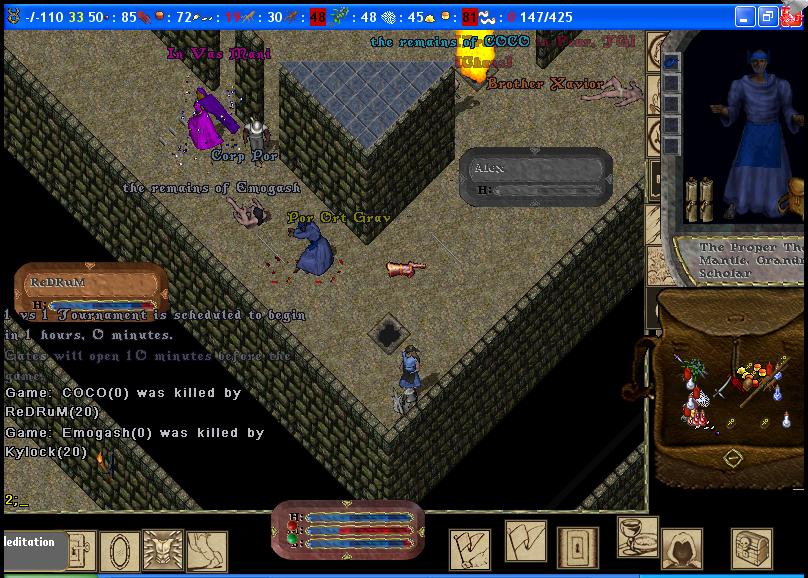808x578 pixels.
Task: Minimize the backpack with its bottom diamond button
Action: 733,458
